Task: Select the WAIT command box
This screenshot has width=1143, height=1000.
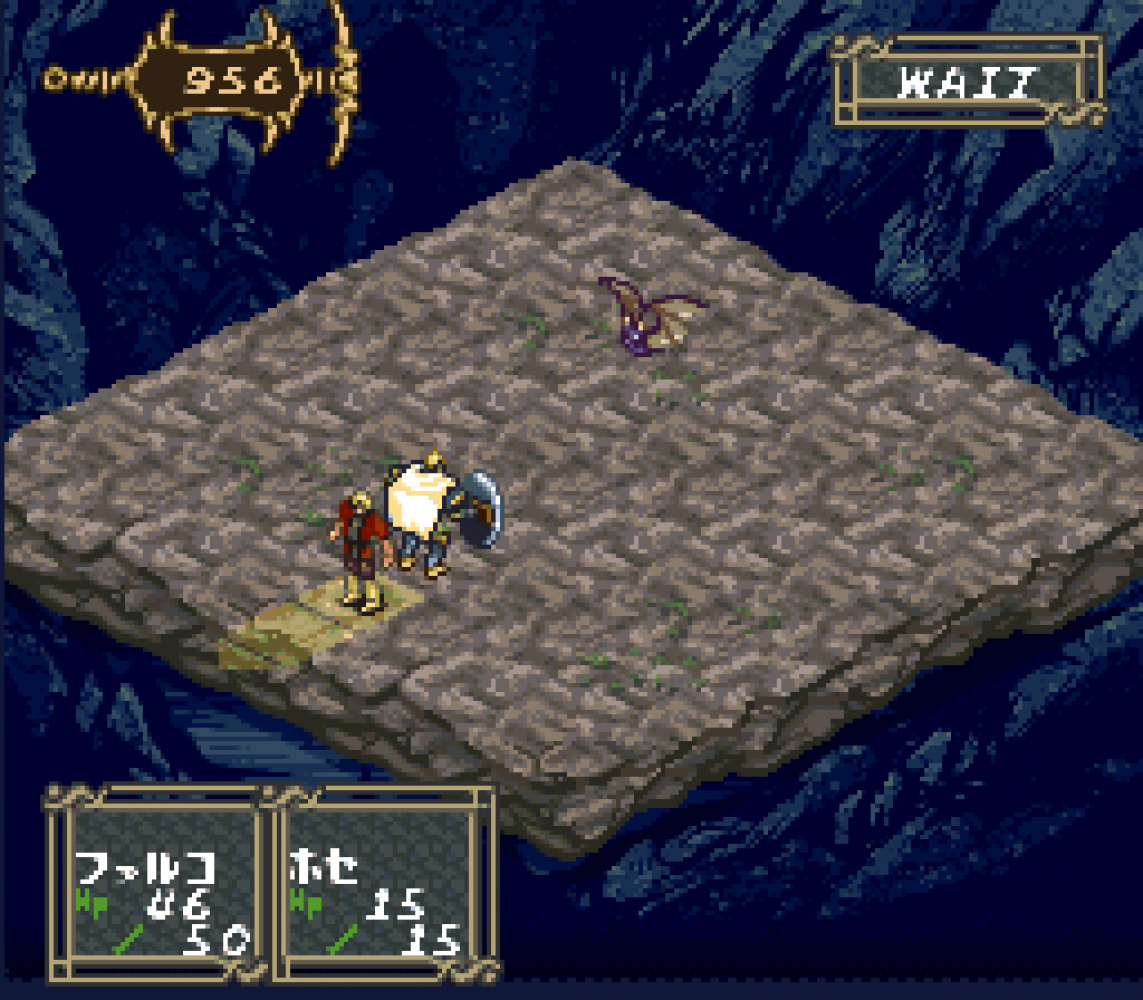Action: click(x=967, y=82)
